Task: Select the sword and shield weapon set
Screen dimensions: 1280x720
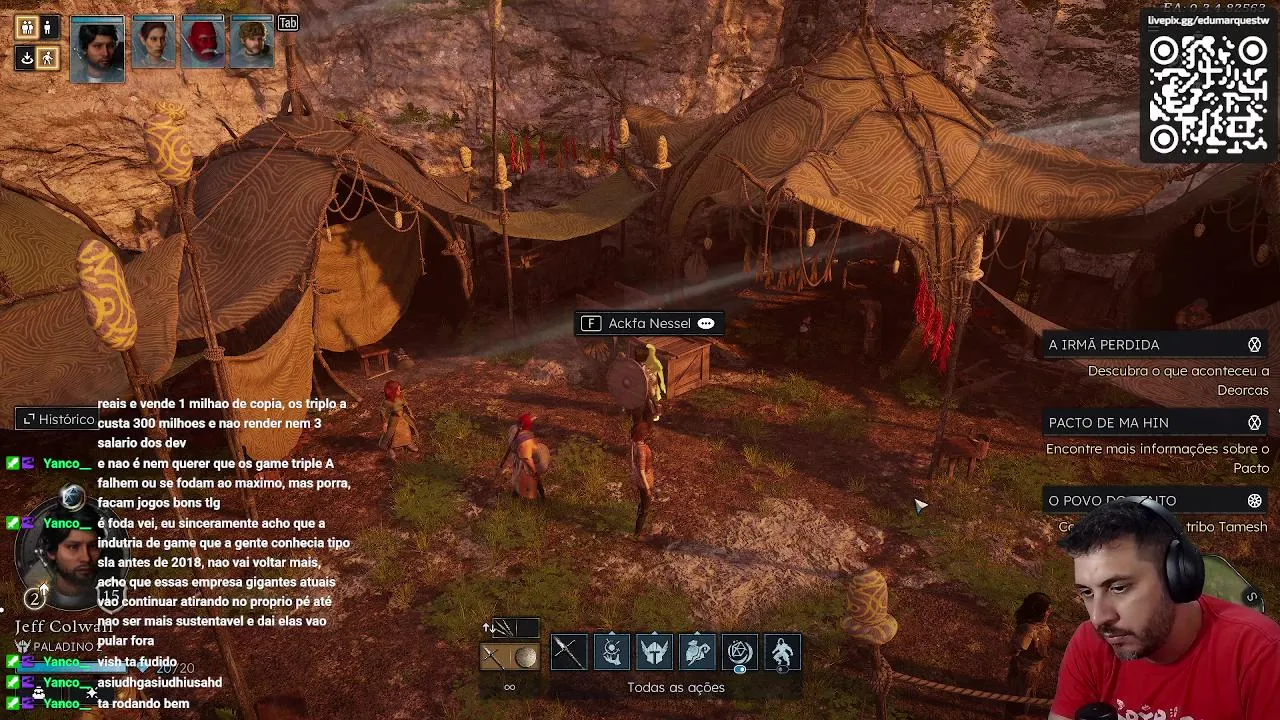Action: tap(510, 656)
